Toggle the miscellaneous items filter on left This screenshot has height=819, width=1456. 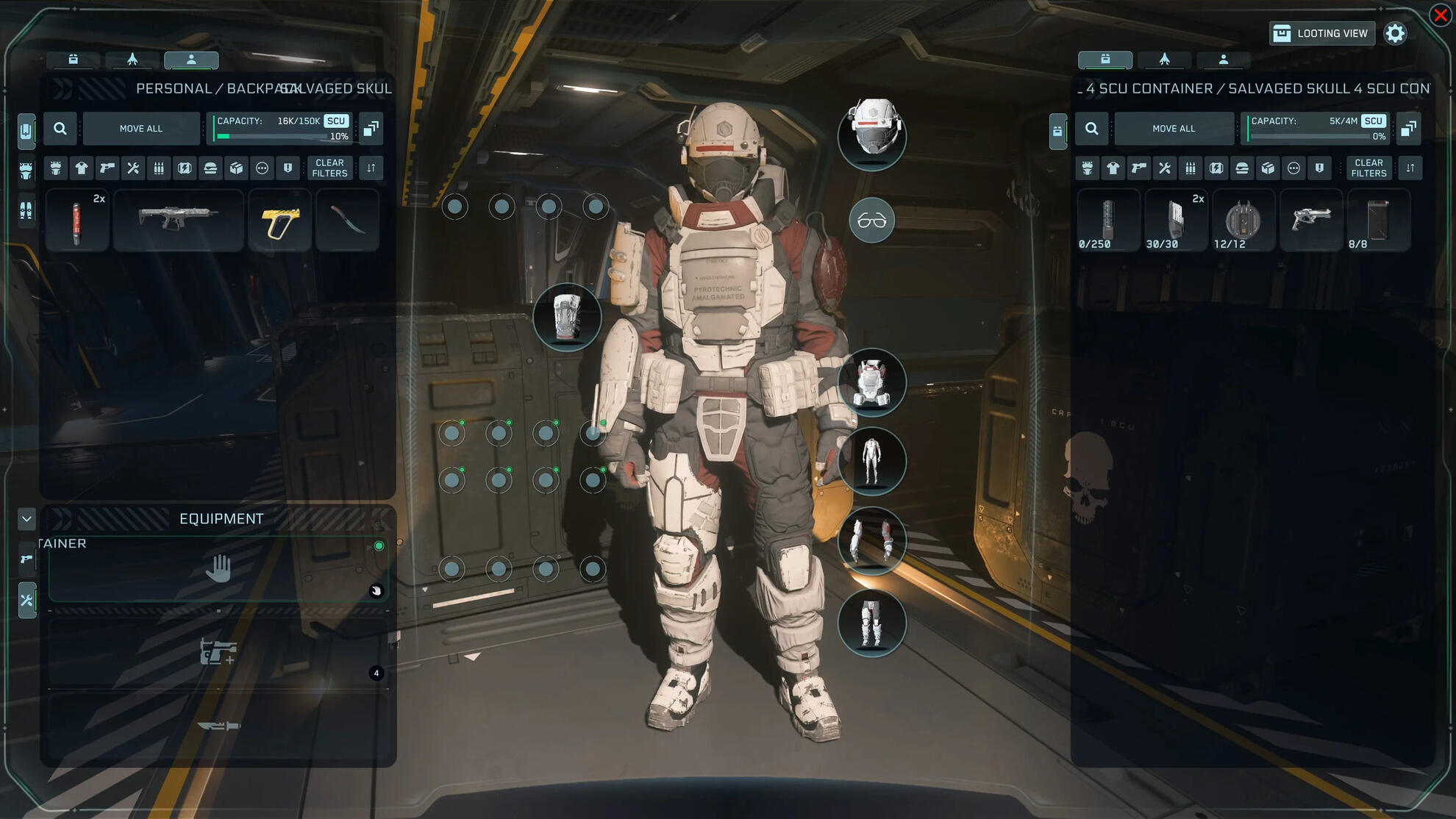(x=261, y=168)
